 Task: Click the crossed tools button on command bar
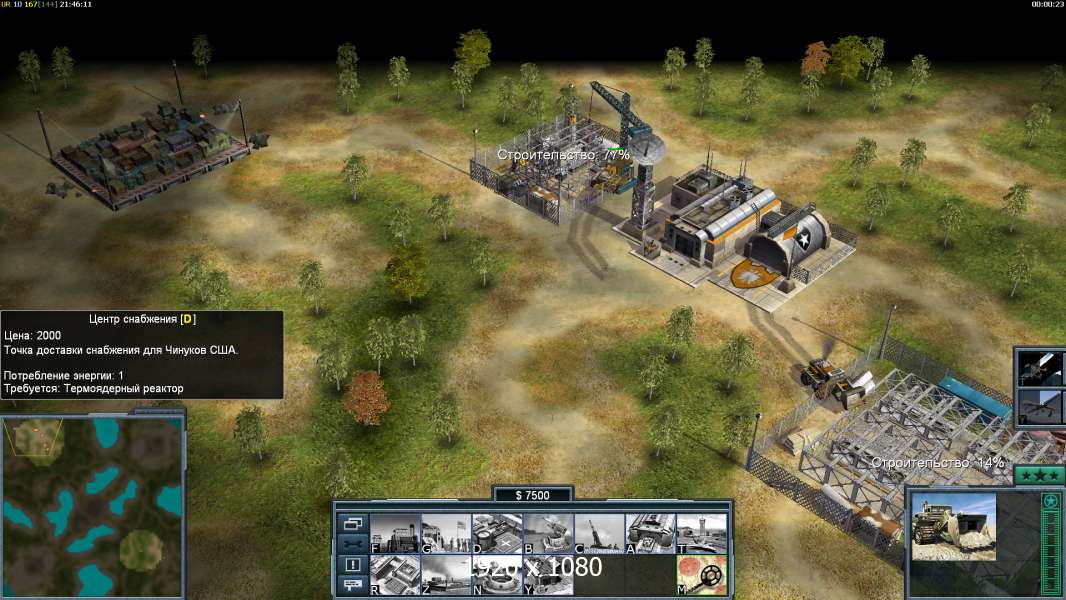(353, 544)
